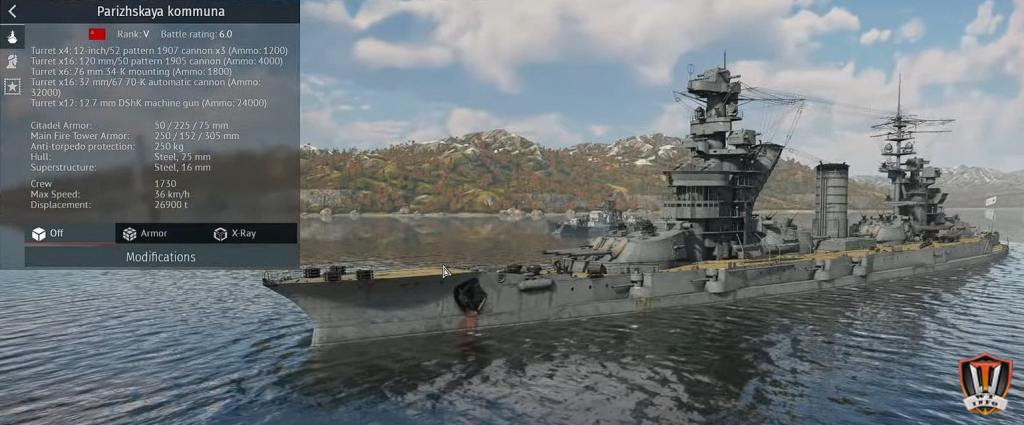Screen dimensions: 1024x425
Task: Open the Modifications panel
Action: pyautogui.click(x=161, y=257)
